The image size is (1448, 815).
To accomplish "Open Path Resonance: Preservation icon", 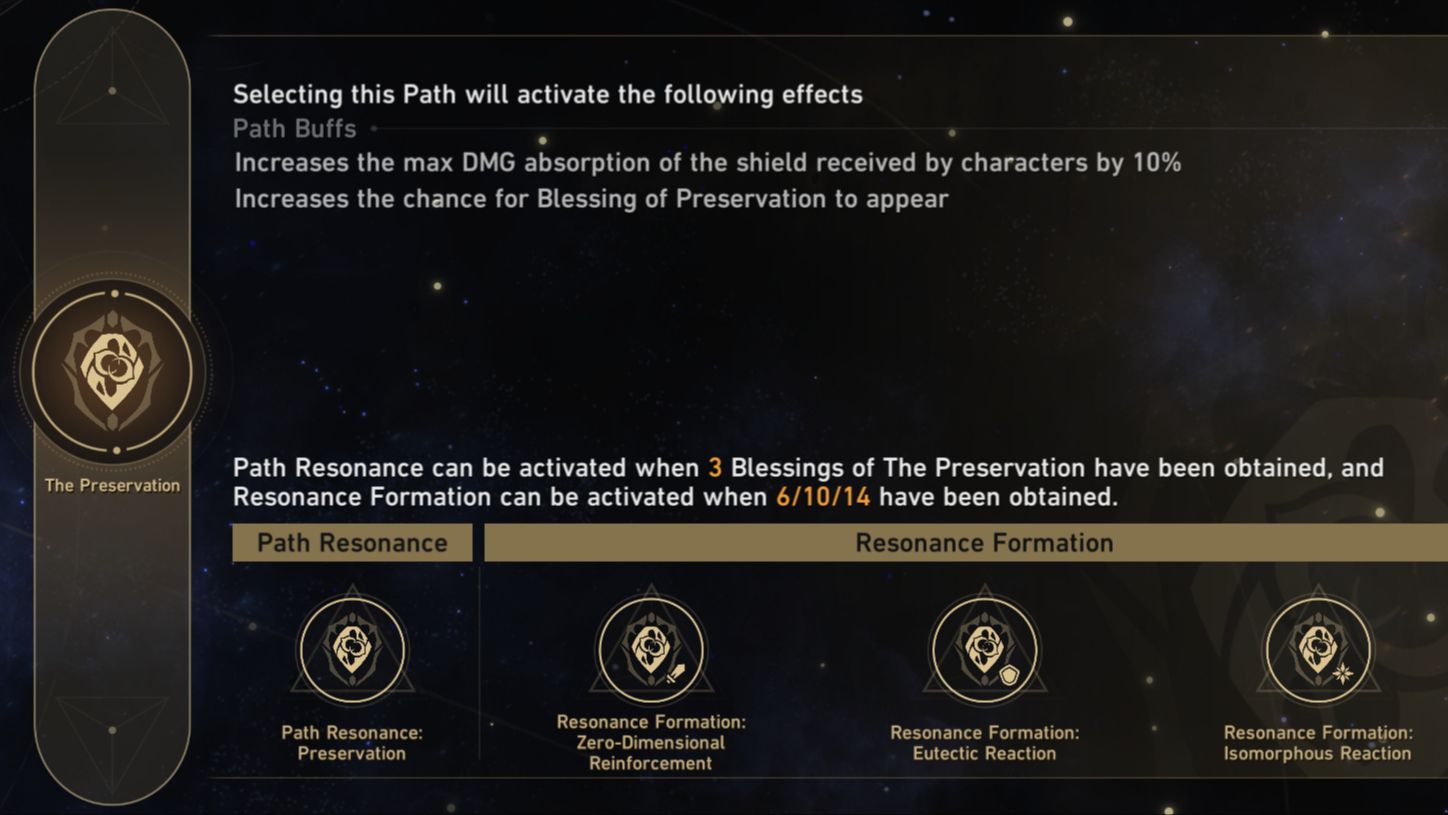I will click(x=352, y=648).
